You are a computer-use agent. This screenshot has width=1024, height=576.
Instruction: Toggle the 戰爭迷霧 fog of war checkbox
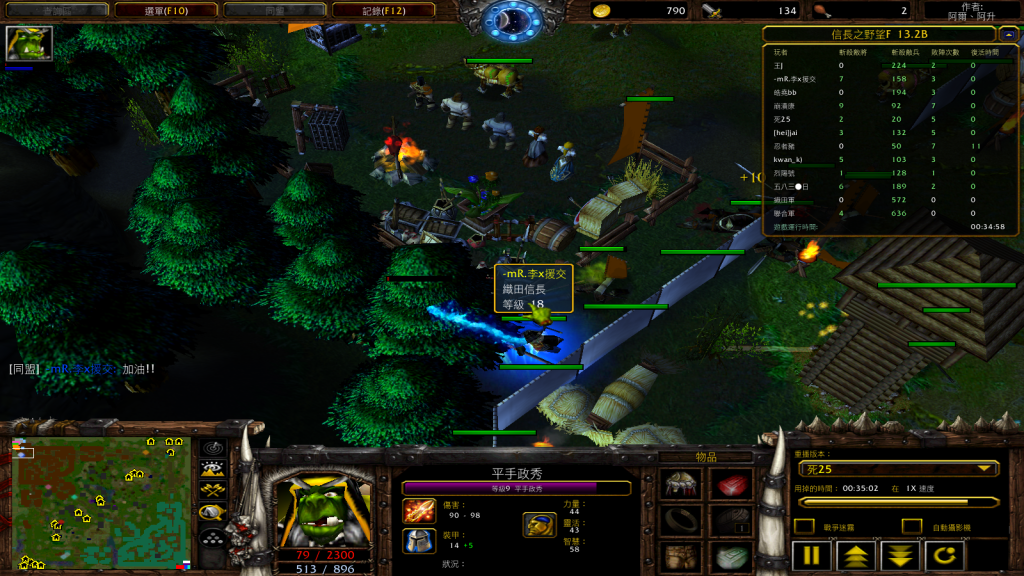click(803, 526)
